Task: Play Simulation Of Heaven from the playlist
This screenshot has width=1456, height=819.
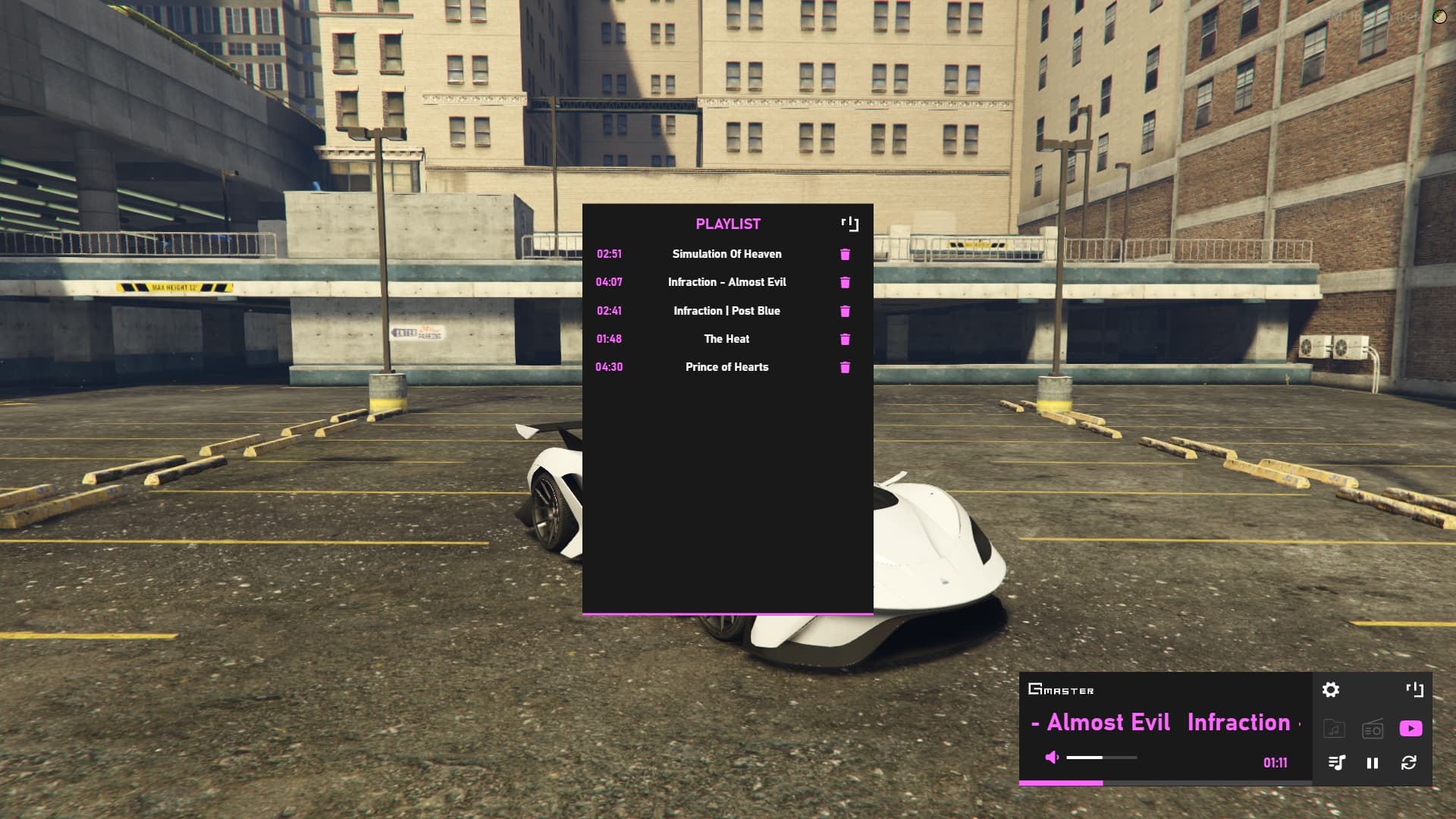Action: click(726, 254)
